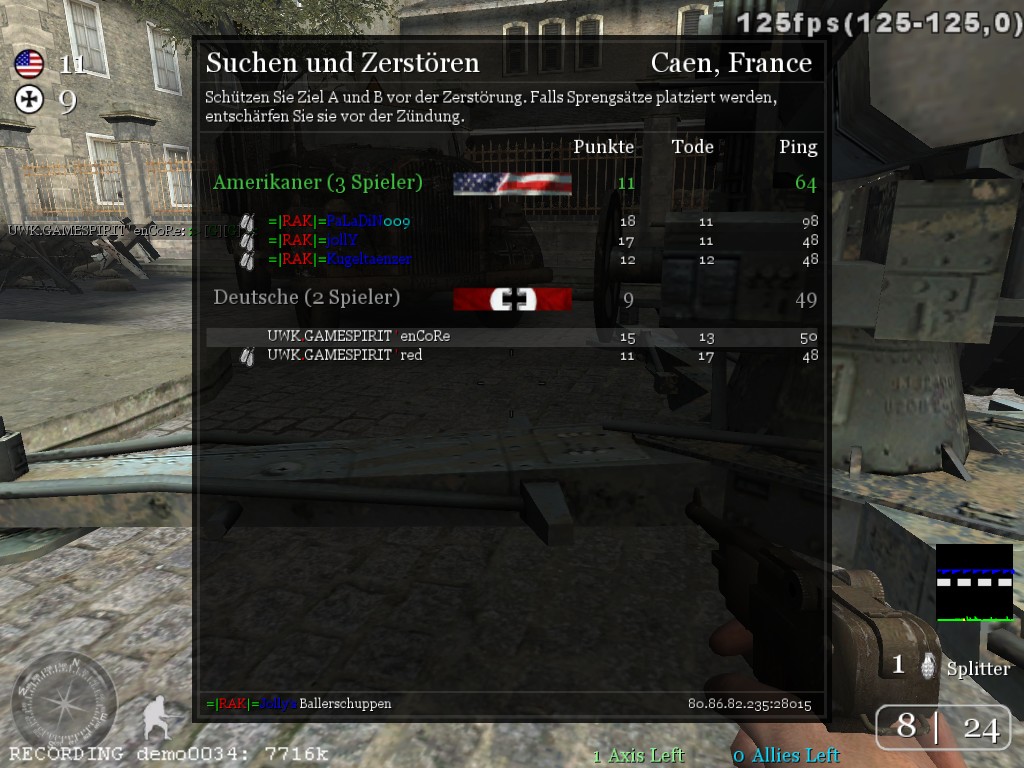
Task: Click the Amerikaner team header
Action: (x=318, y=182)
